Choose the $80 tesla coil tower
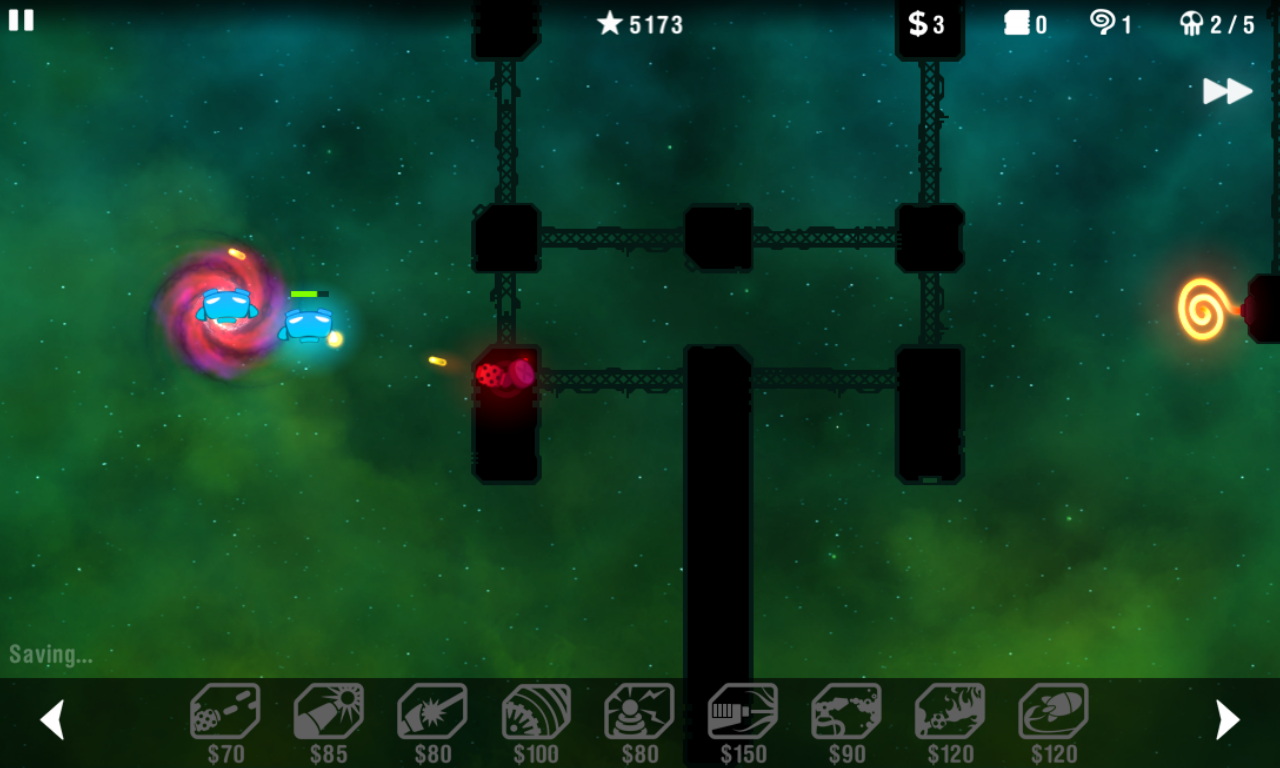The image size is (1280, 768). [x=640, y=712]
